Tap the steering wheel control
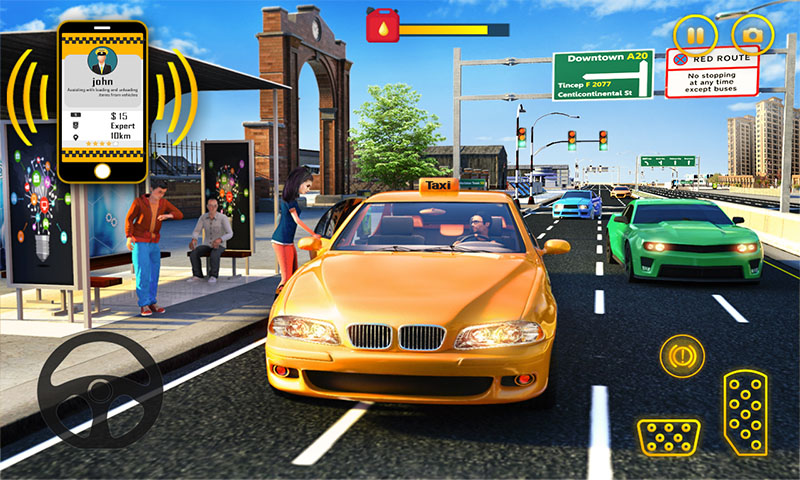Screen dimensions: 800x480 (x=100, y=389)
